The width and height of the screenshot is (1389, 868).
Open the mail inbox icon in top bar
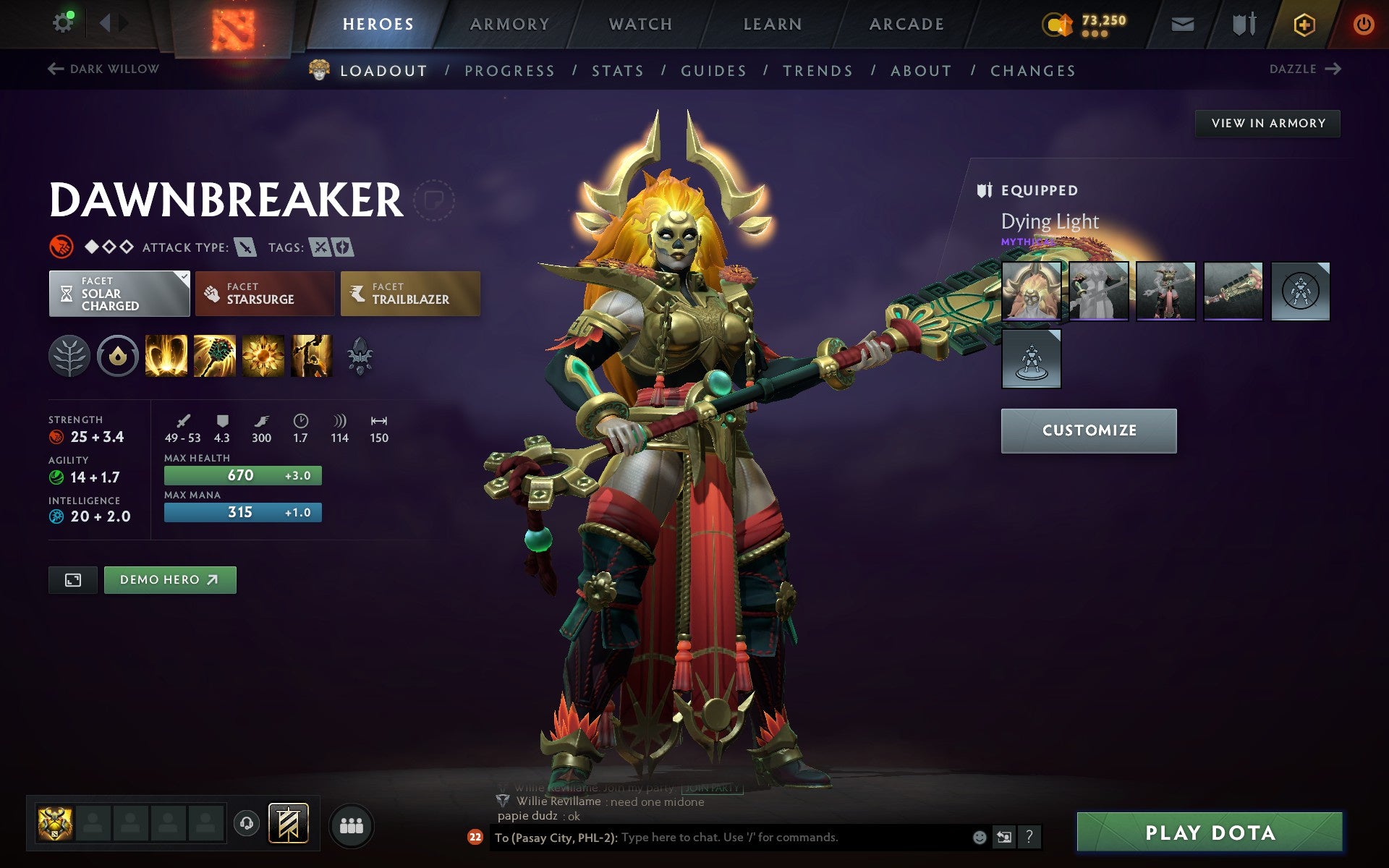tap(1182, 23)
